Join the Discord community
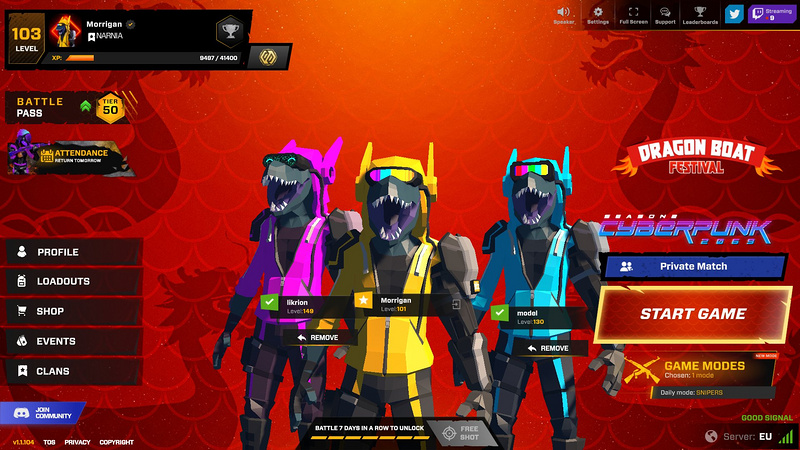Image resolution: width=800 pixels, height=450 pixels. [x=44, y=412]
